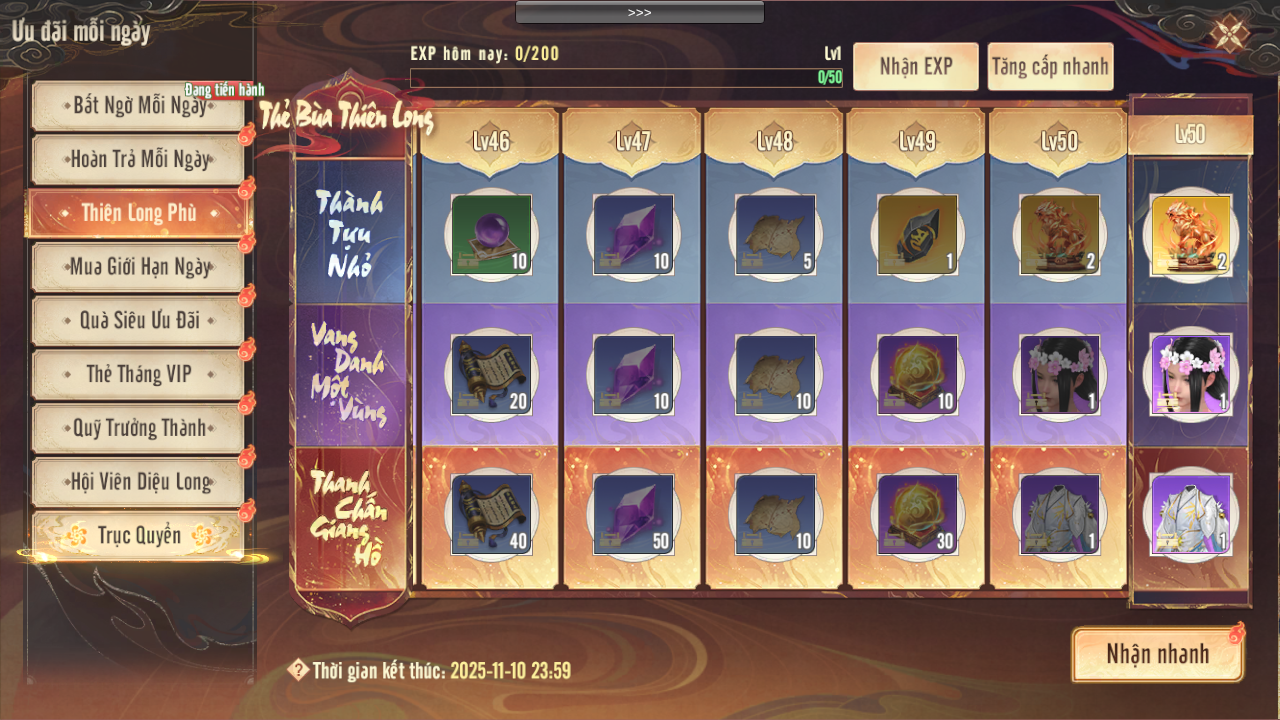Select the purple orb reward at Lv46

pyautogui.click(x=491, y=235)
